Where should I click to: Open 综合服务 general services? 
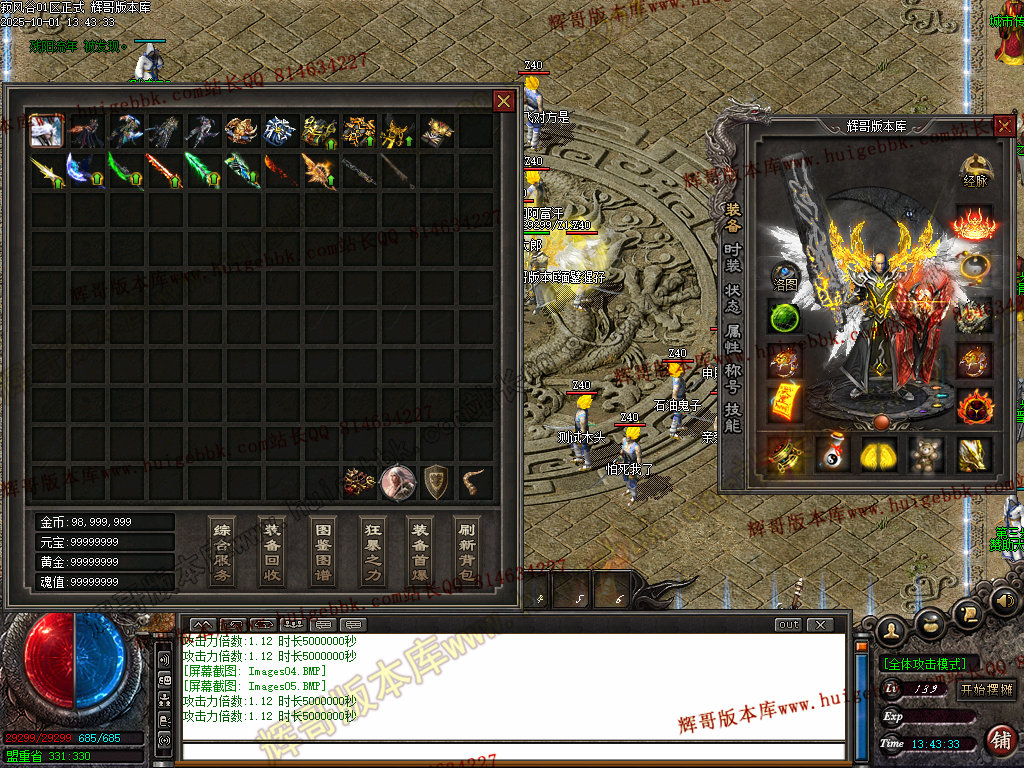pyautogui.click(x=222, y=552)
